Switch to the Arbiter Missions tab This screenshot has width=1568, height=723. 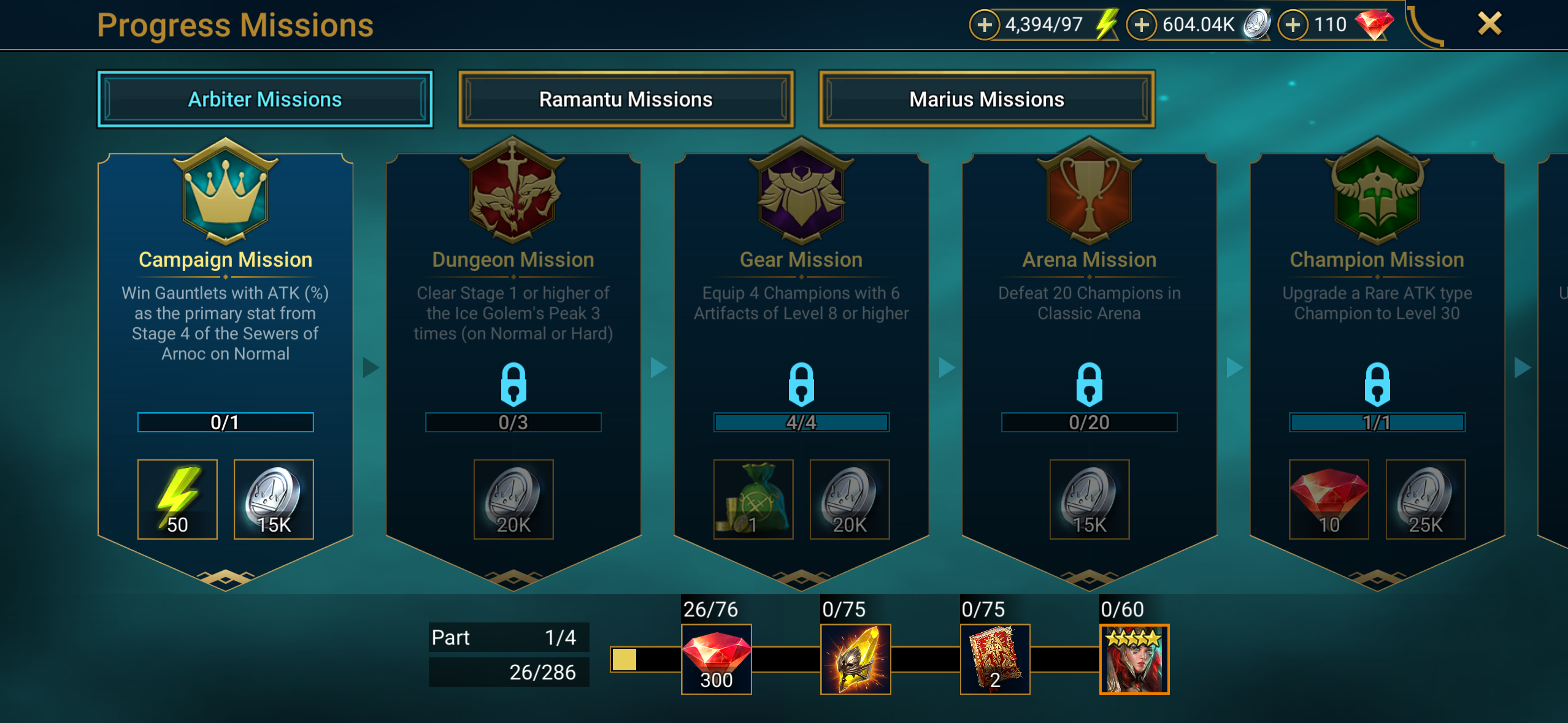pos(265,99)
